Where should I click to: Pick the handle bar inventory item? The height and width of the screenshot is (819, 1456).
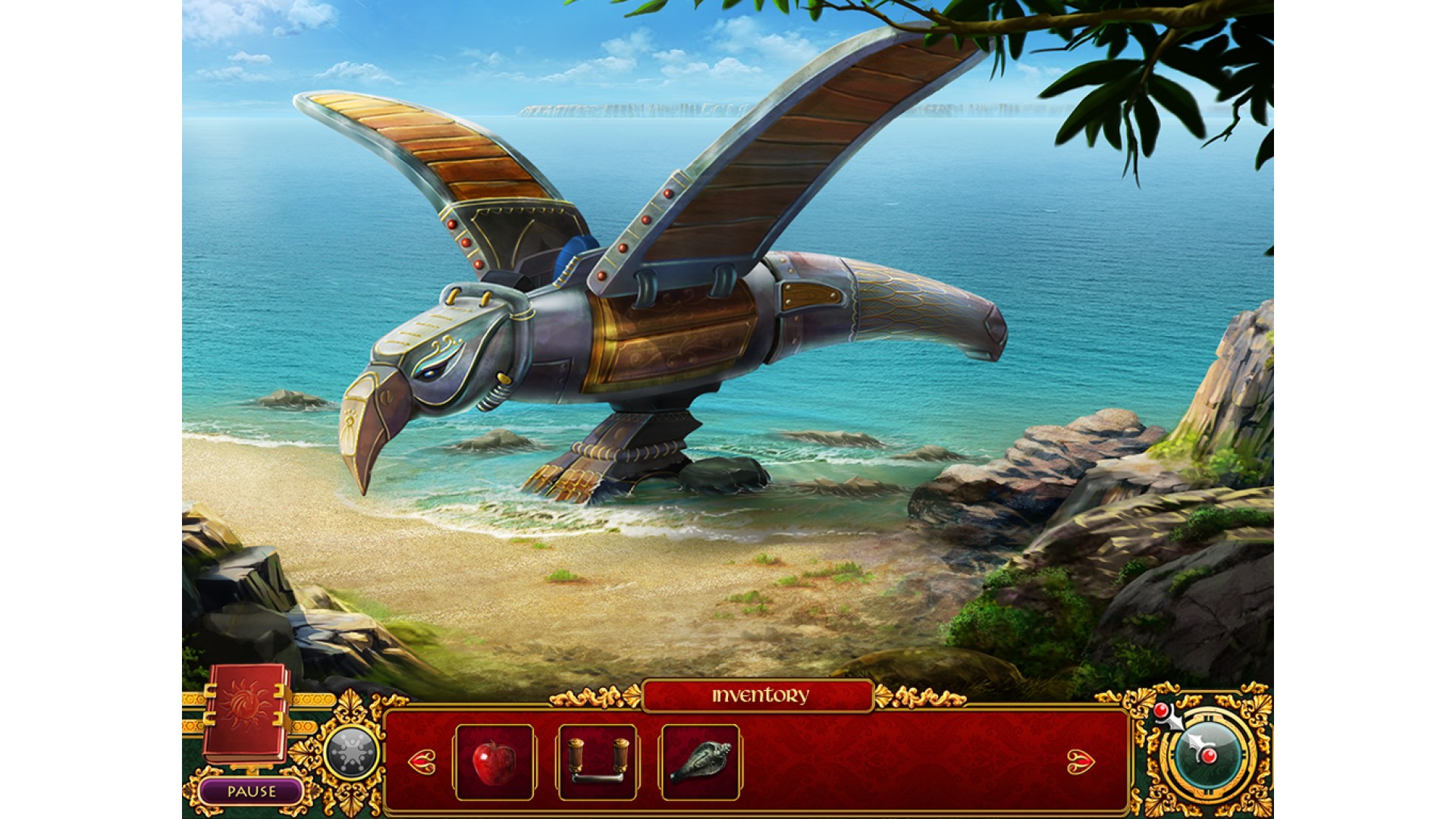click(x=598, y=762)
